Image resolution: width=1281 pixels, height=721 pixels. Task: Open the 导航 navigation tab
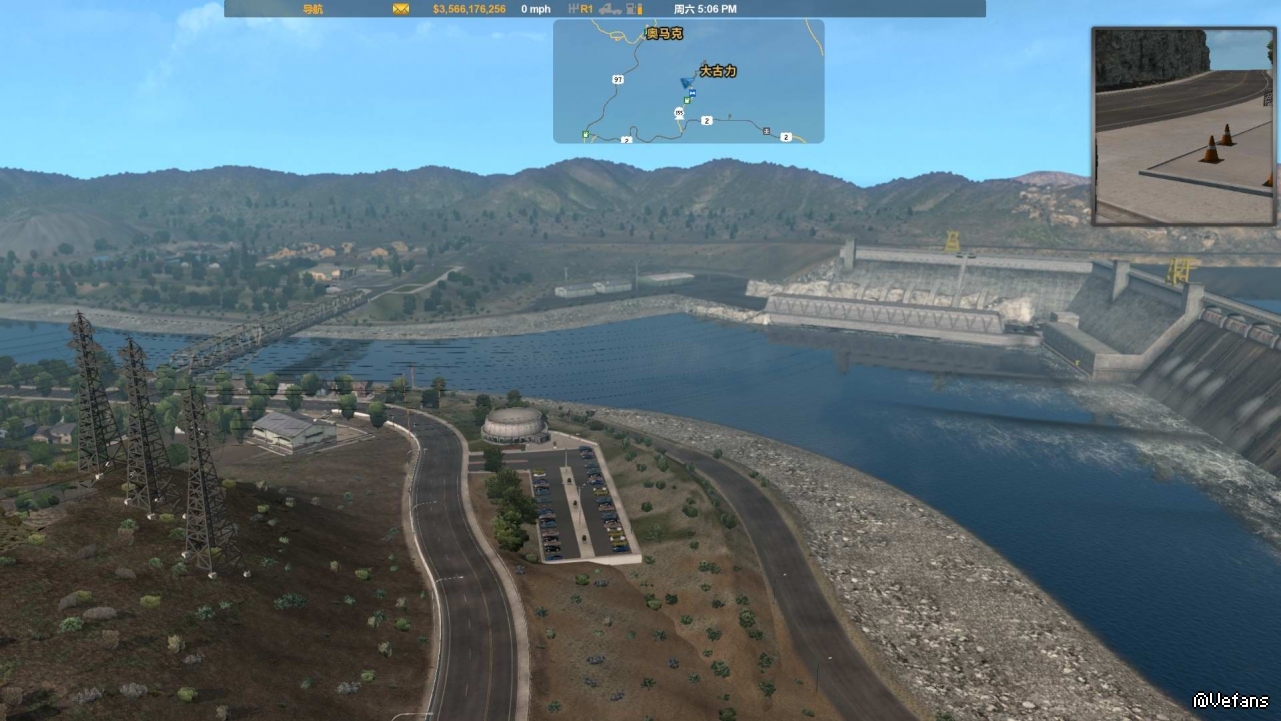(x=313, y=9)
